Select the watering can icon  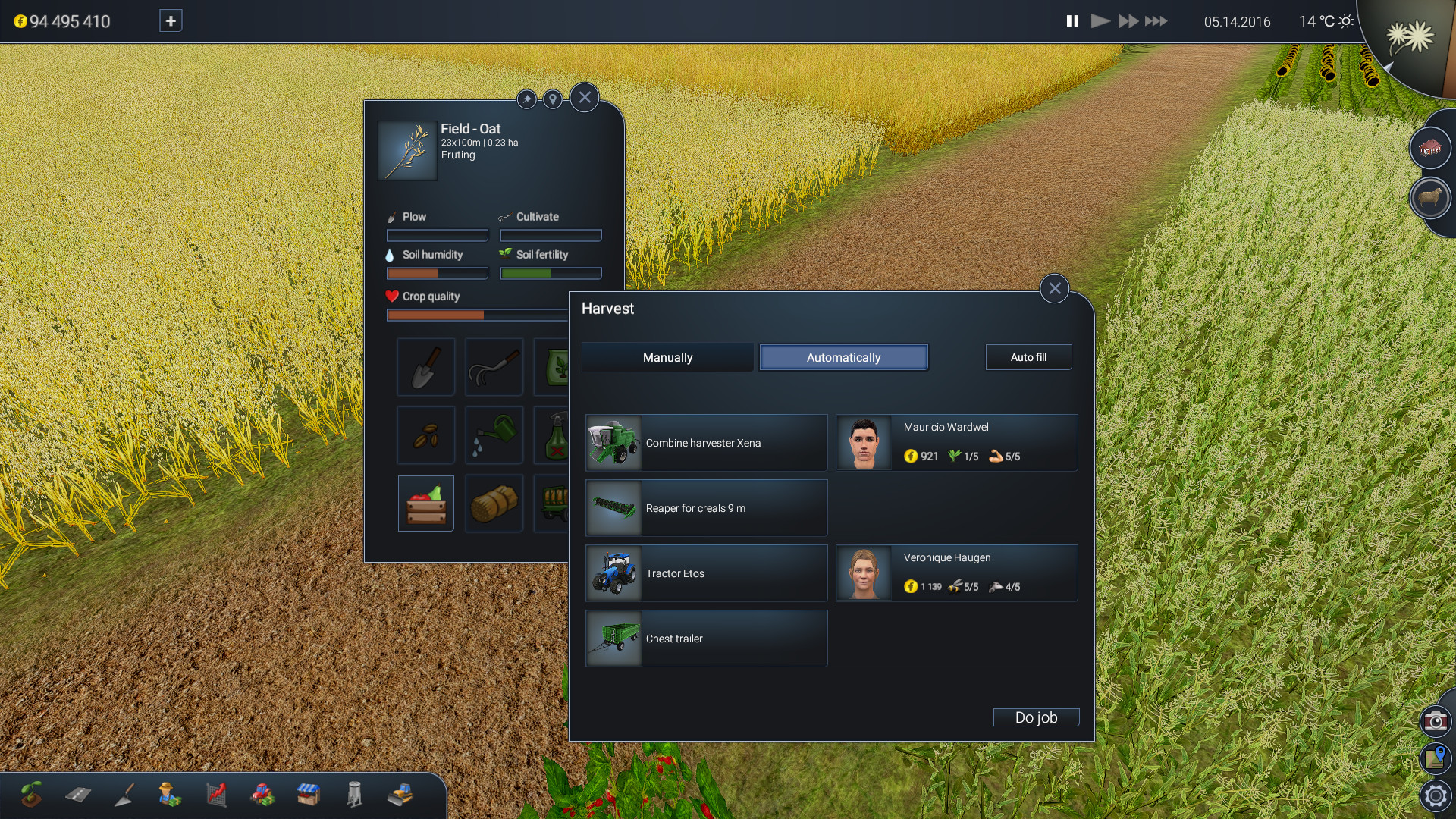494,435
